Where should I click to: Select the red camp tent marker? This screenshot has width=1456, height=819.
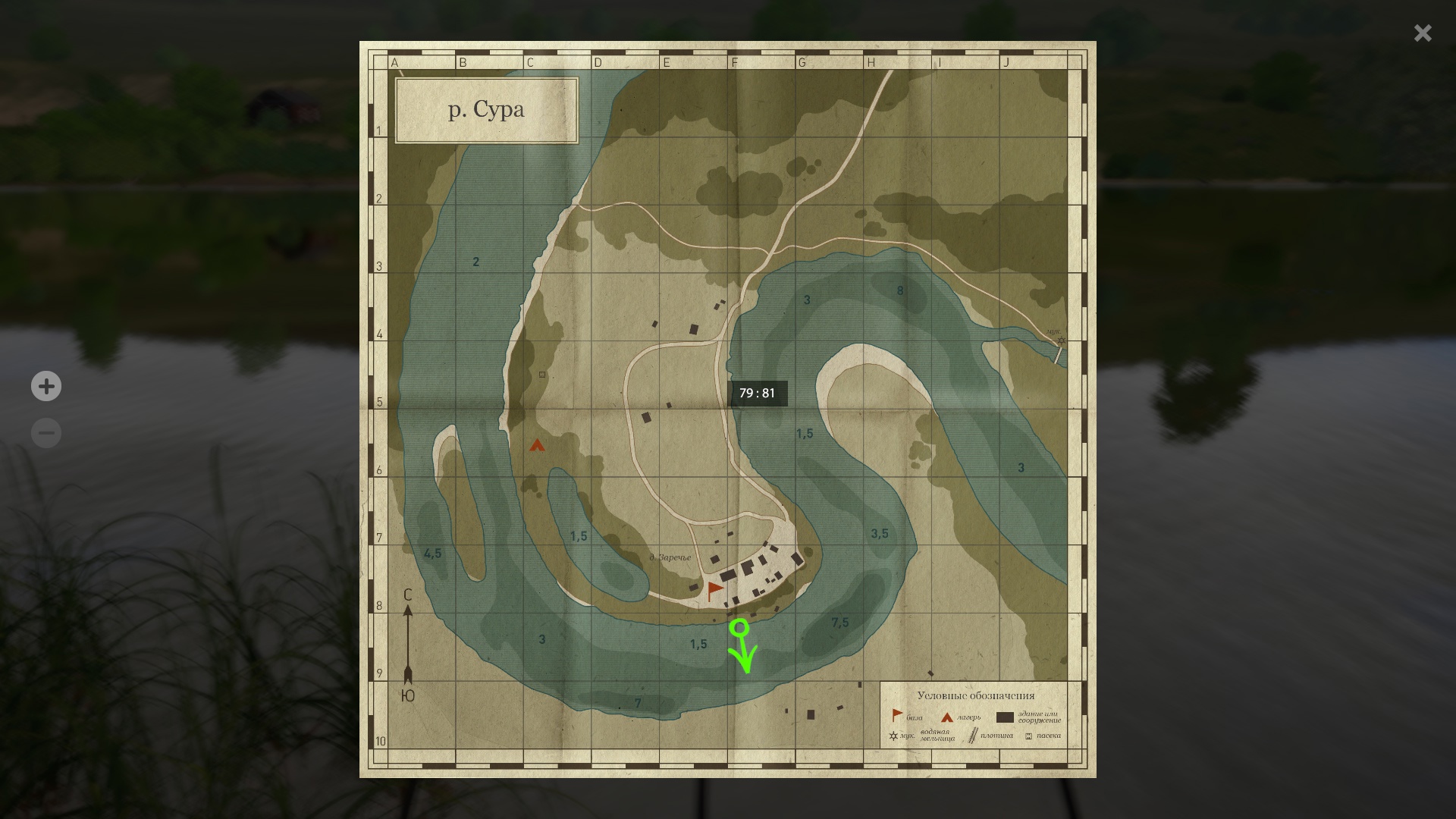[x=537, y=445]
